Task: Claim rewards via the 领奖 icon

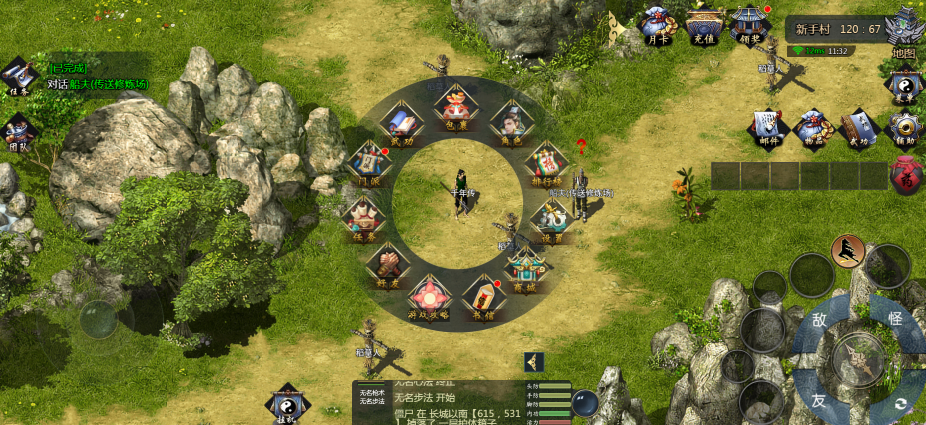Action: coord(750,24)
